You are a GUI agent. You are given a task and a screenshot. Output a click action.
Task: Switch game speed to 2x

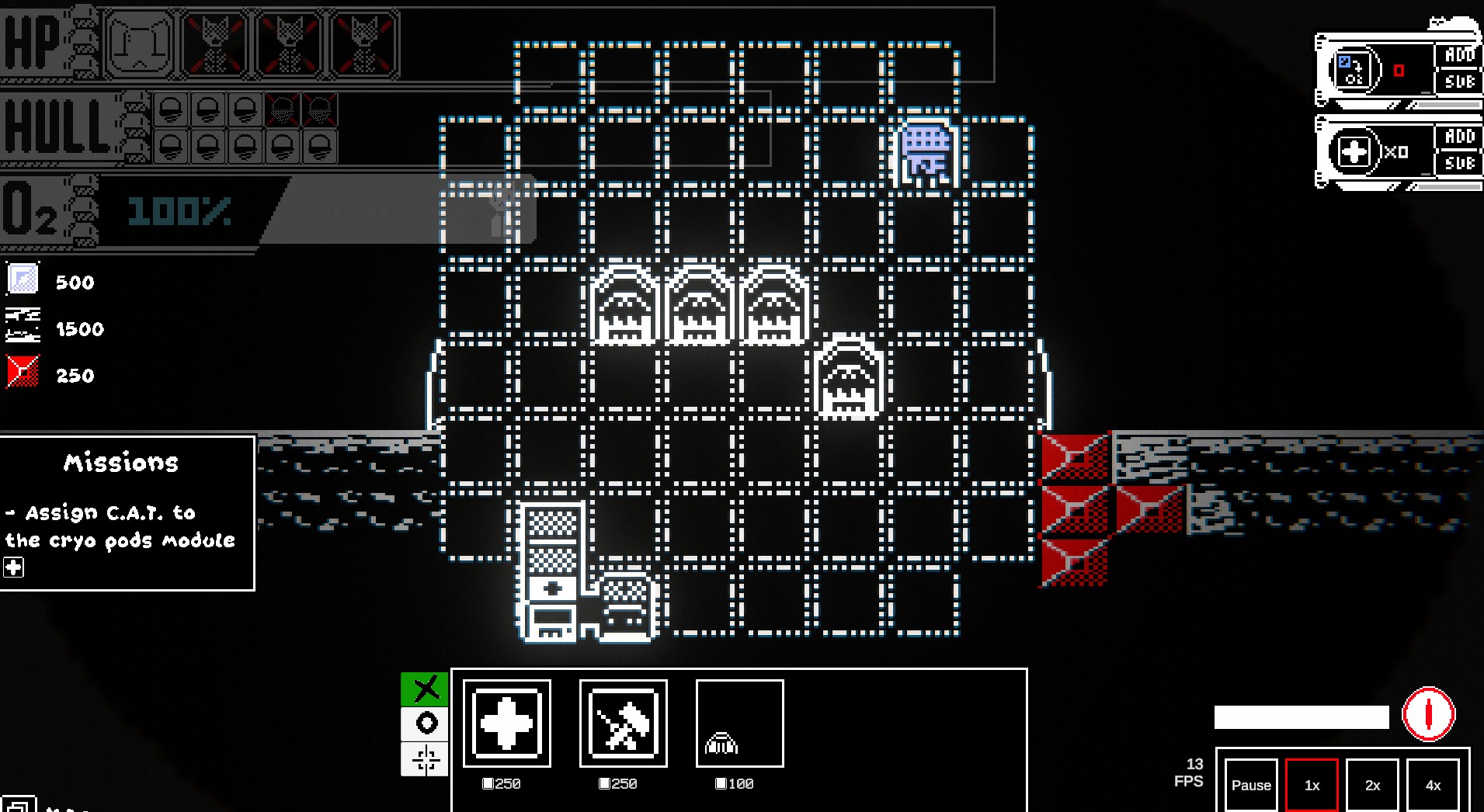[1372, 785]
